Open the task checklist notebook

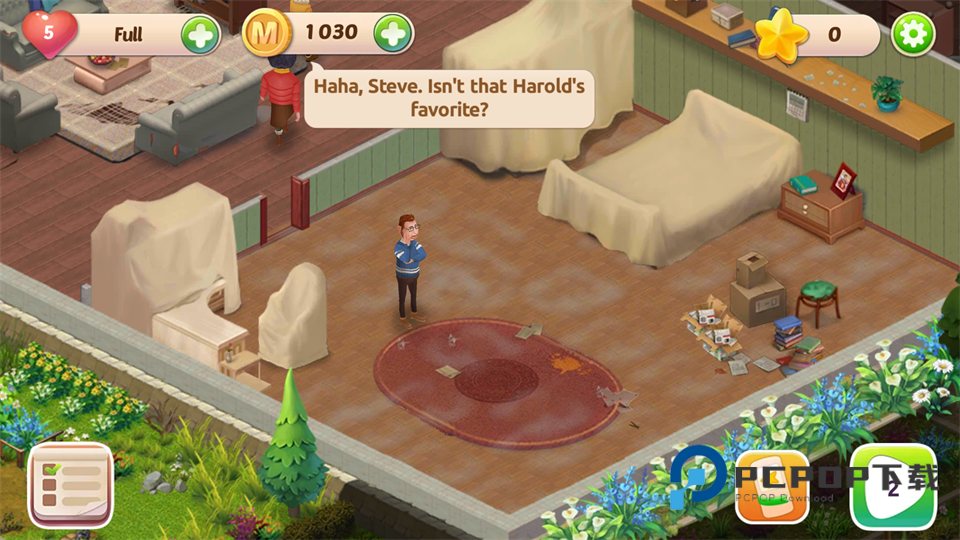point(71,486)
